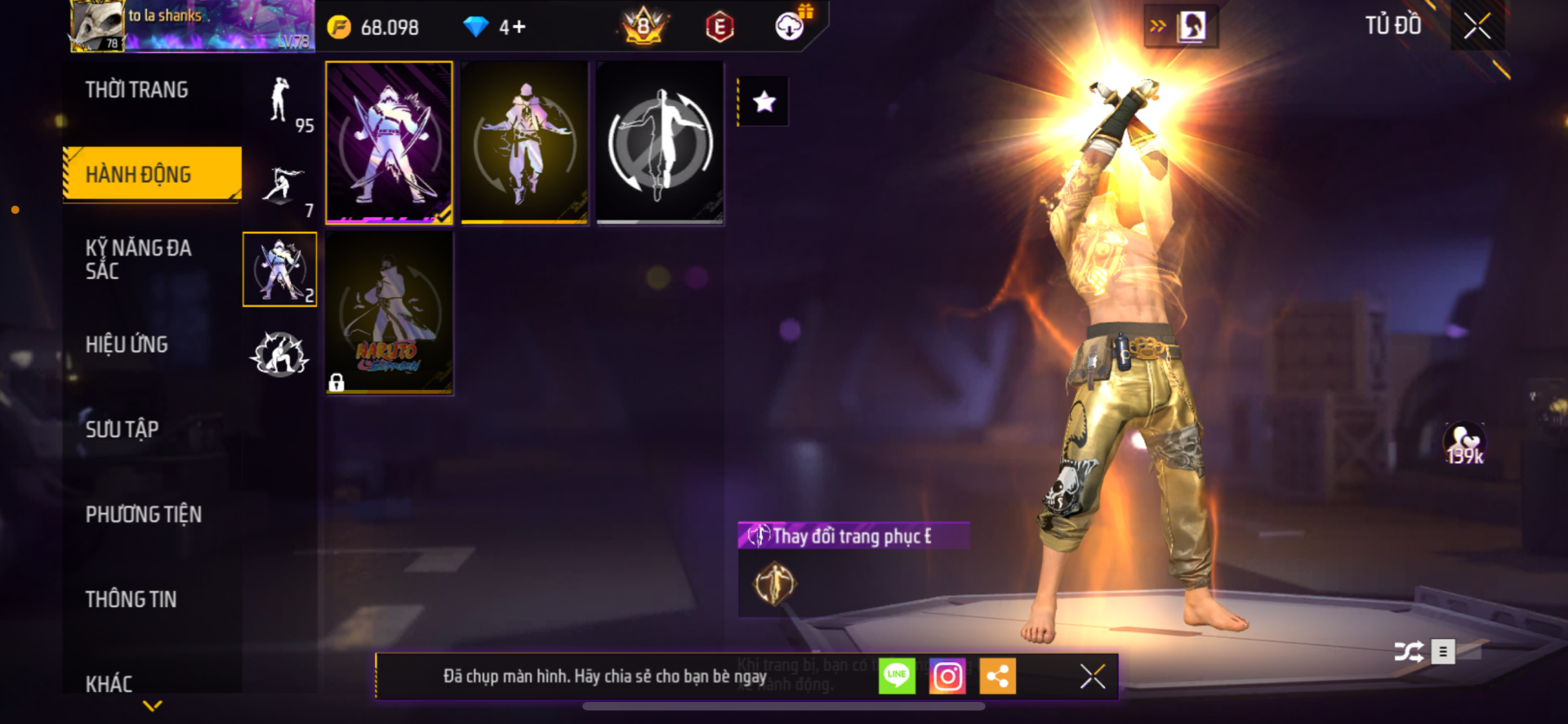Select the purple dual-blade emote card
The image size is (1568, 724).
(390, 142)
